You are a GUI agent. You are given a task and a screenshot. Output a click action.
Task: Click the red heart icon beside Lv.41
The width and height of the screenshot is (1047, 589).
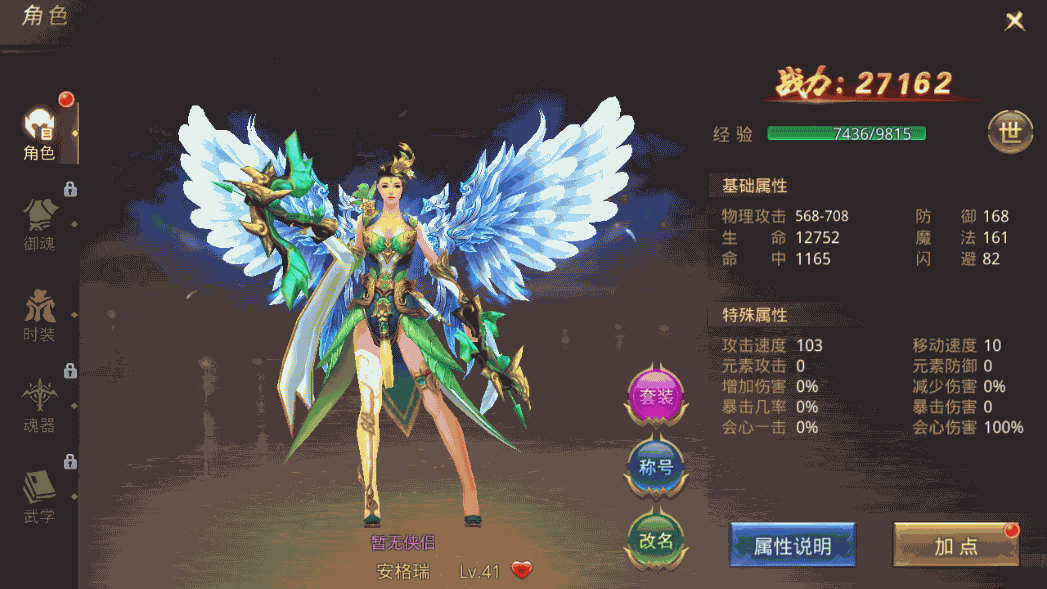tap(522, 571)
